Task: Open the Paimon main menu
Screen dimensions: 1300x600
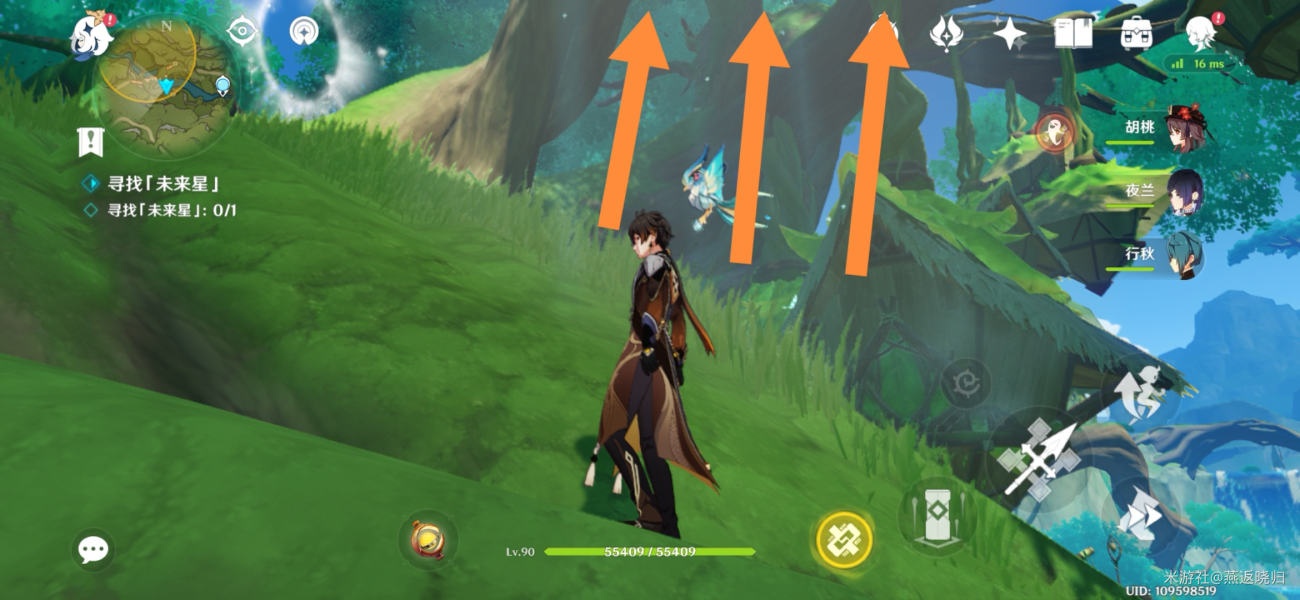Action: click(x=91, y=34)
